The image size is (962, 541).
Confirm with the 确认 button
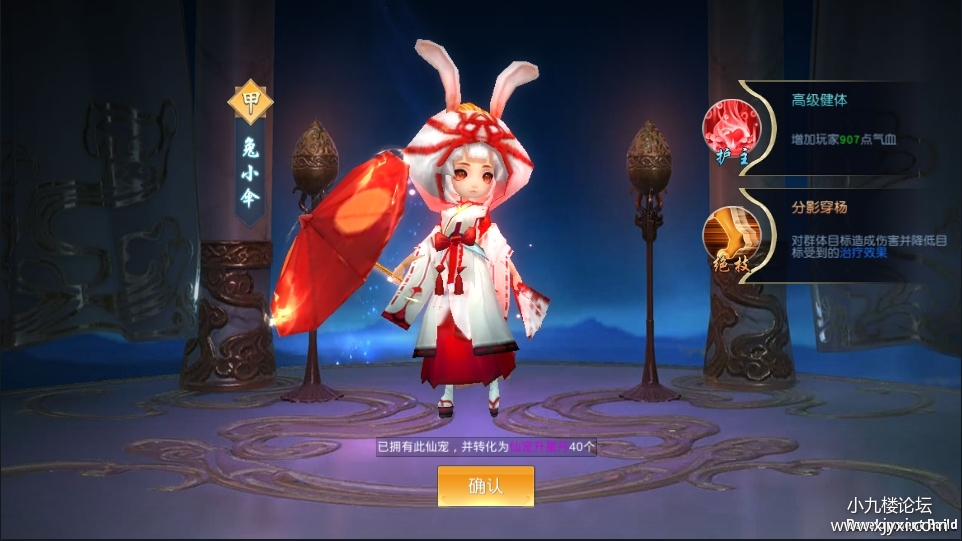click(485, 486)
